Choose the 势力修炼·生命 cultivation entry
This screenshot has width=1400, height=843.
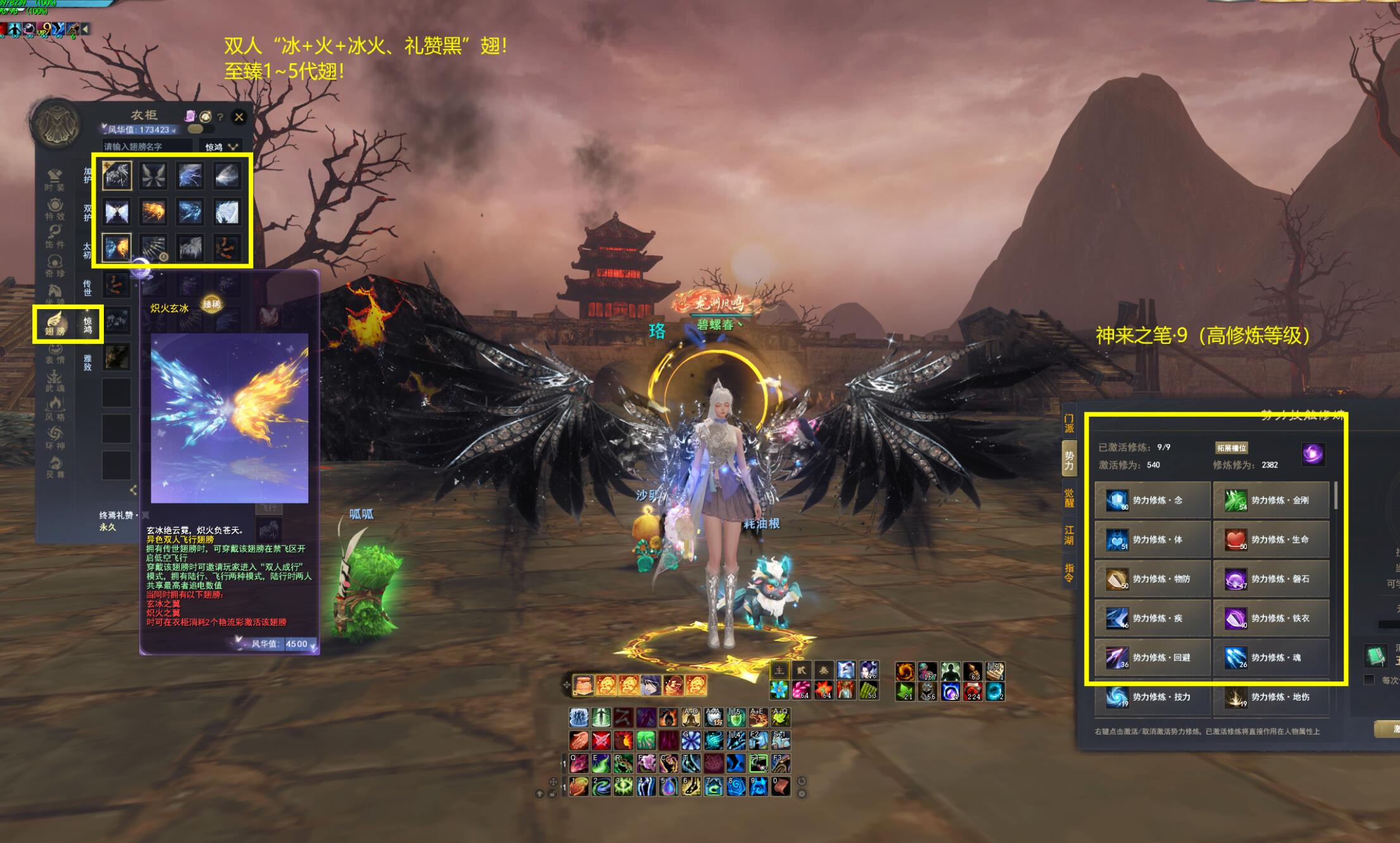pos(1271,540)
